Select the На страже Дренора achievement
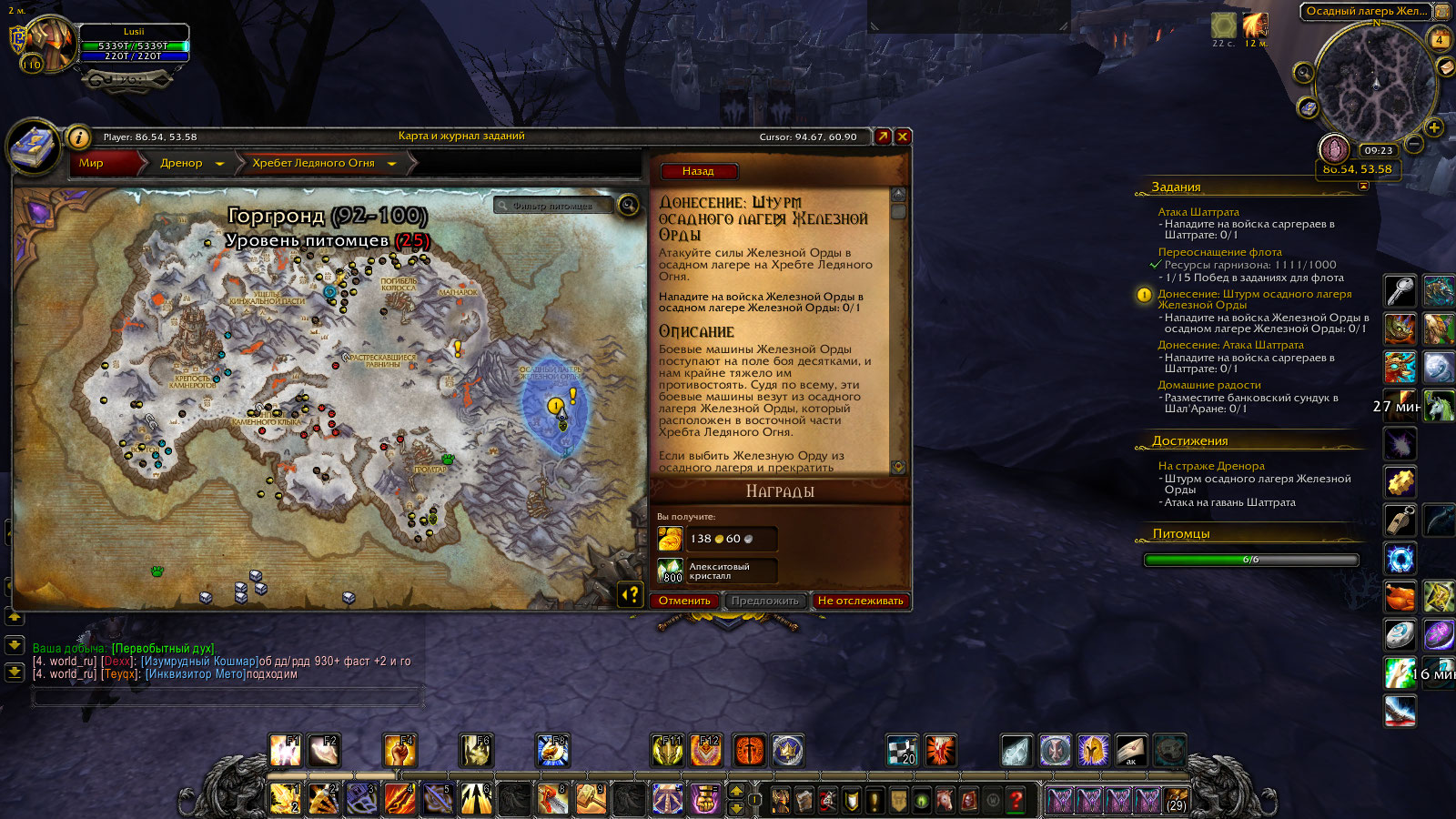The image size is (1456, 819). pos(1210,466)
